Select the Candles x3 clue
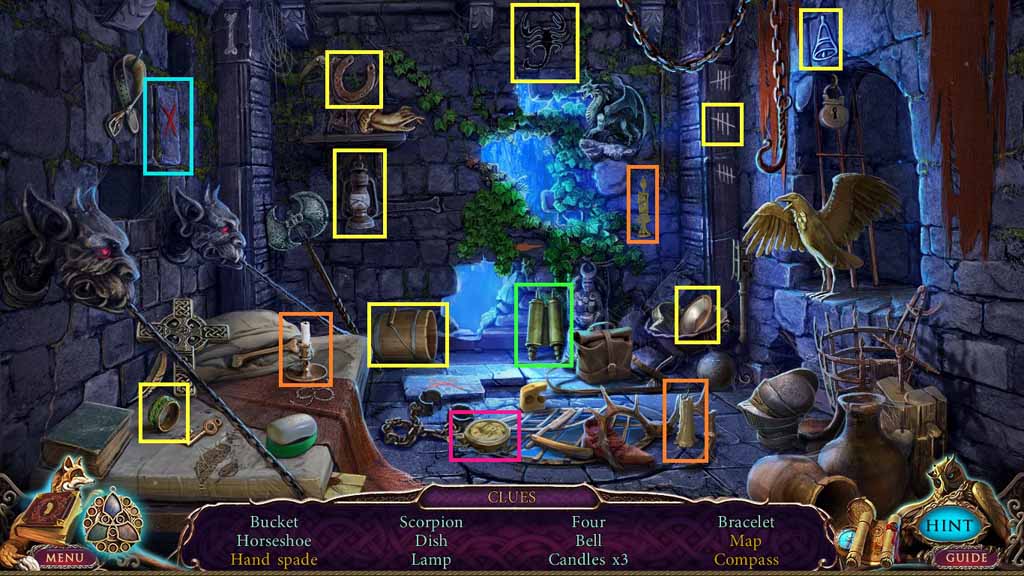 pyautogui.click(x=588, y=560)
